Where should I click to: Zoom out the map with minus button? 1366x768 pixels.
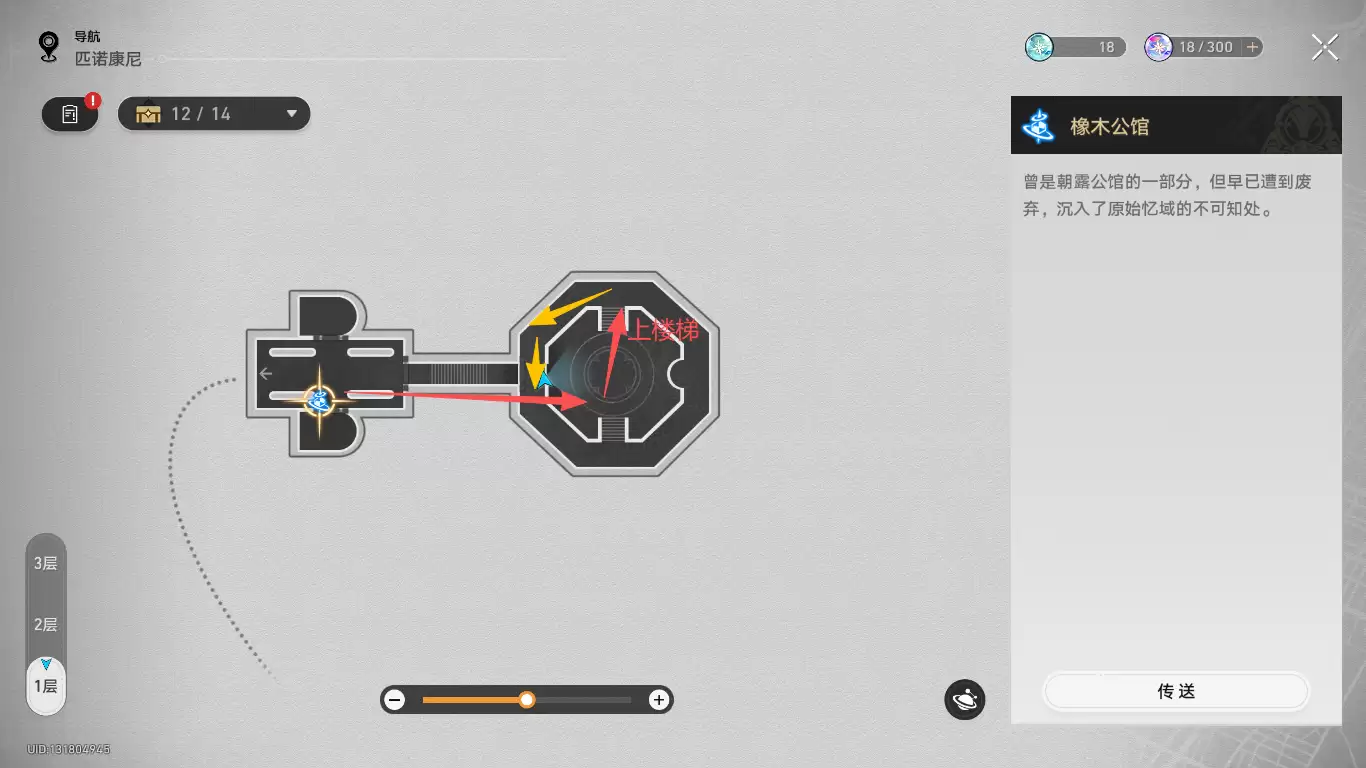tap(395, 700)
